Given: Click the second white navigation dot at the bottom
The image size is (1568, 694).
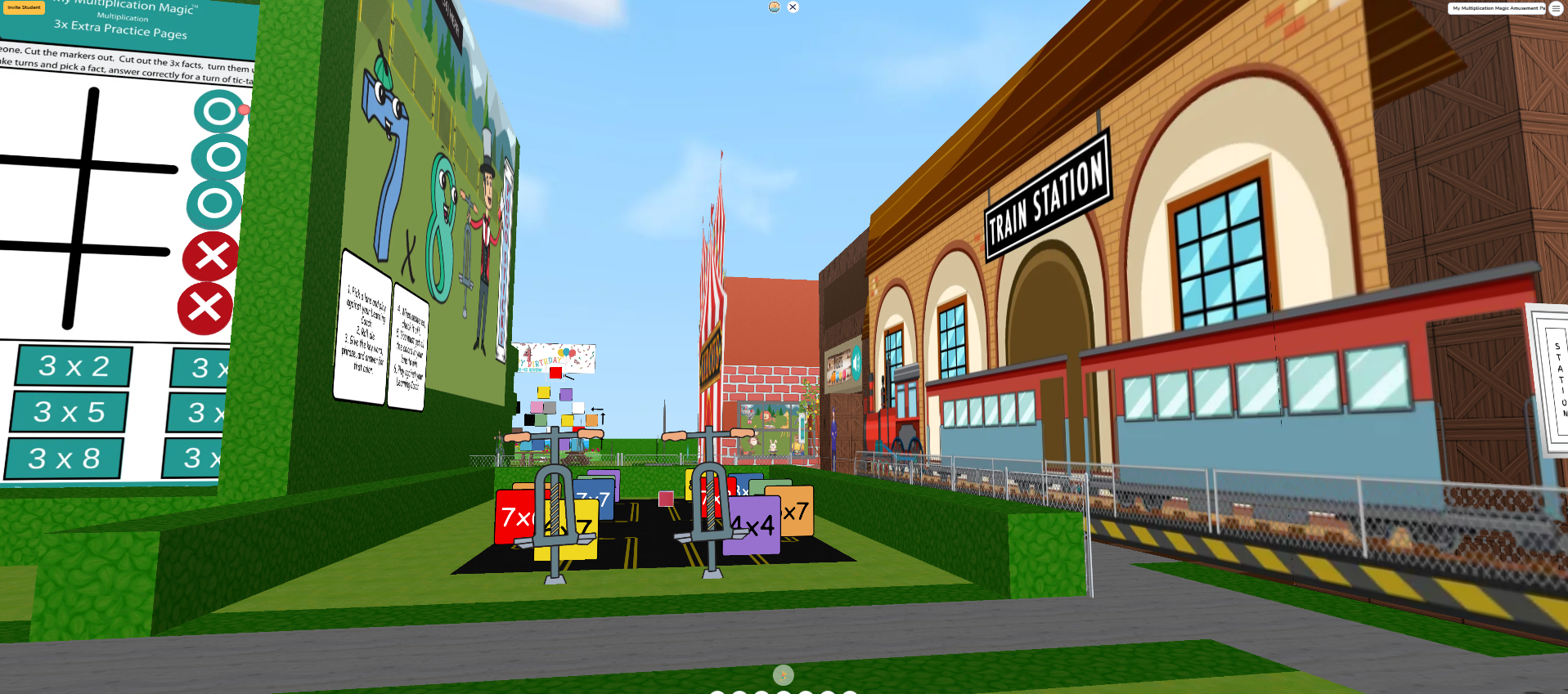Looking at the screenshot, I should (739, 692).
